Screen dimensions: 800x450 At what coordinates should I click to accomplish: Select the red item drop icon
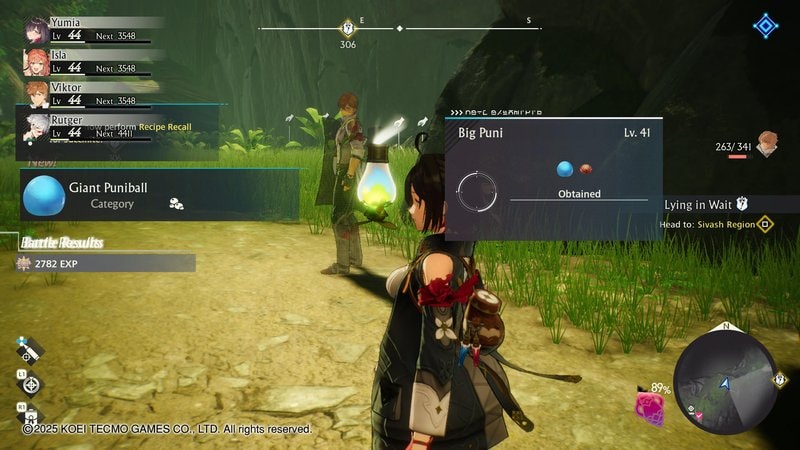pyautogui.click(x=587, y=169)
